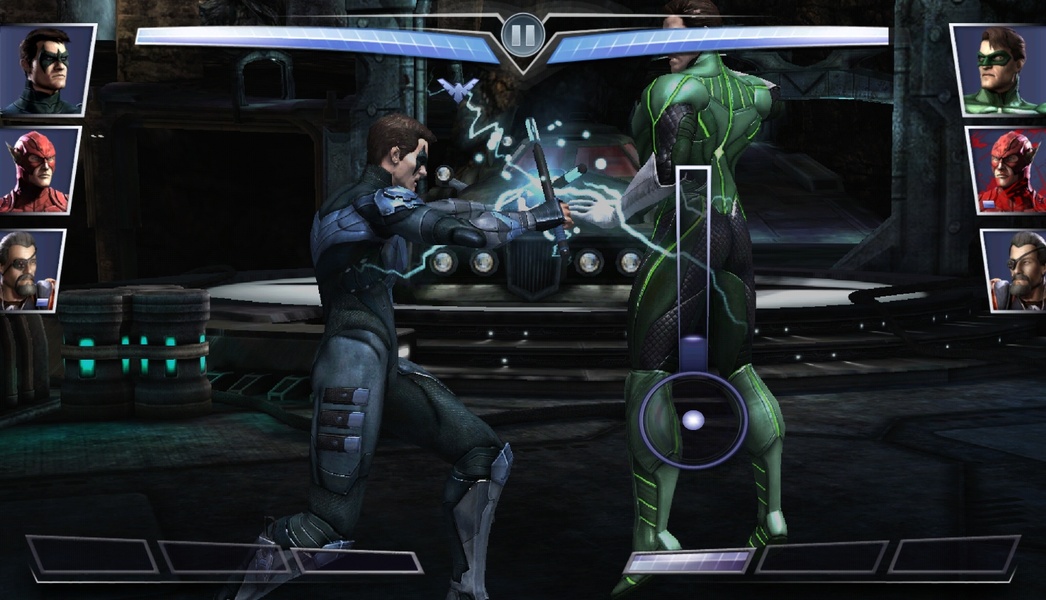Pause the fight with the pause button
This screenshot has height=600, width=1046.
[x=521, y=36]
